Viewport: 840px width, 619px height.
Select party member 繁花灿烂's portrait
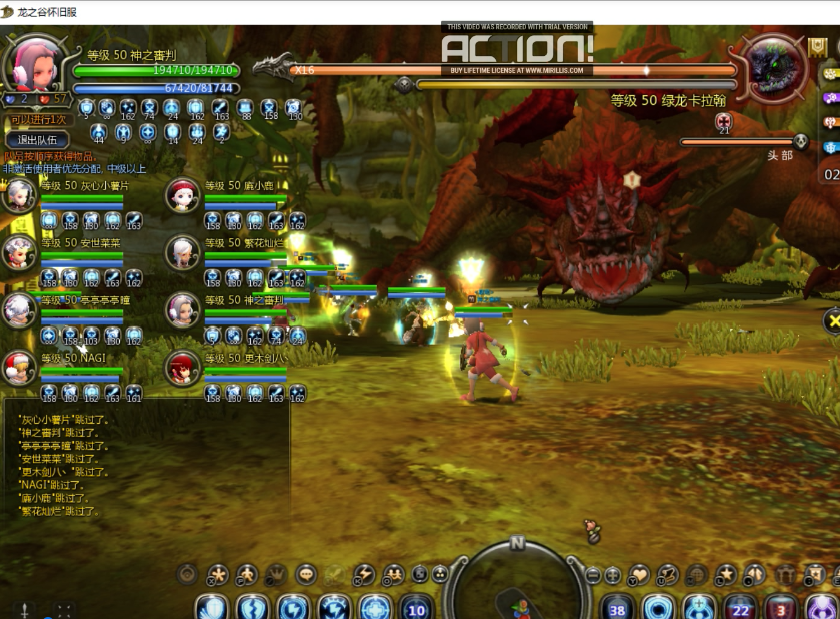(183, 252)
